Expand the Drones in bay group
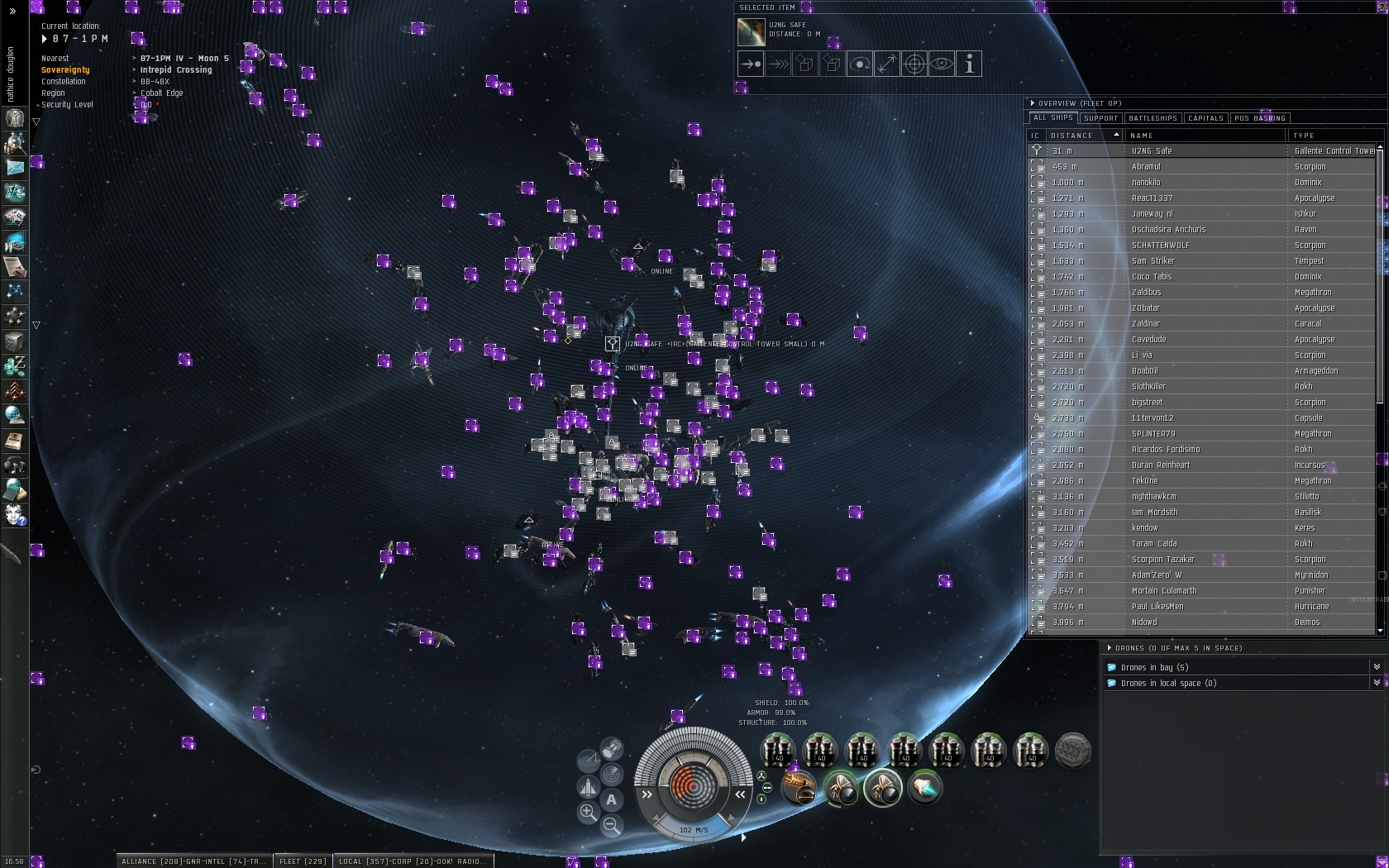This screenshot has width=1389, height=868. (1376, 667)
